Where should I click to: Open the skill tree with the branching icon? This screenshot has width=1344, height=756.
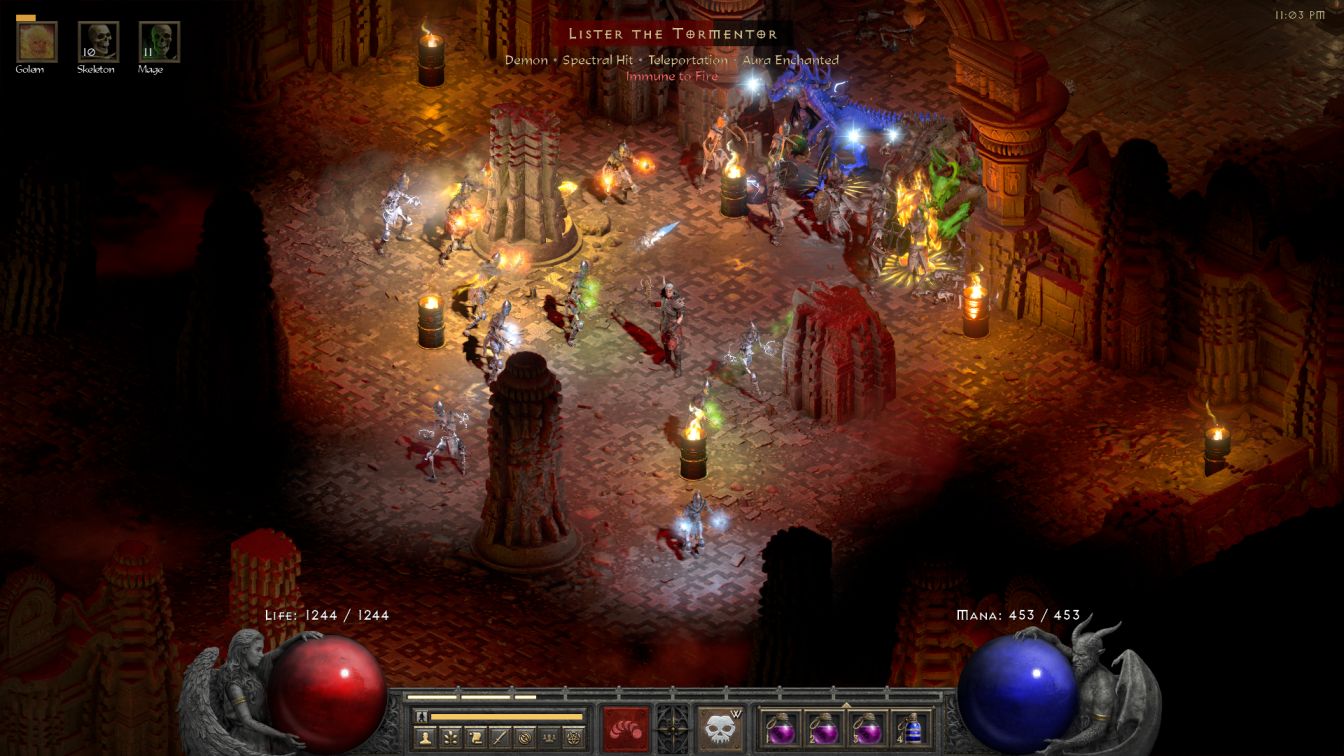[450, 737]
